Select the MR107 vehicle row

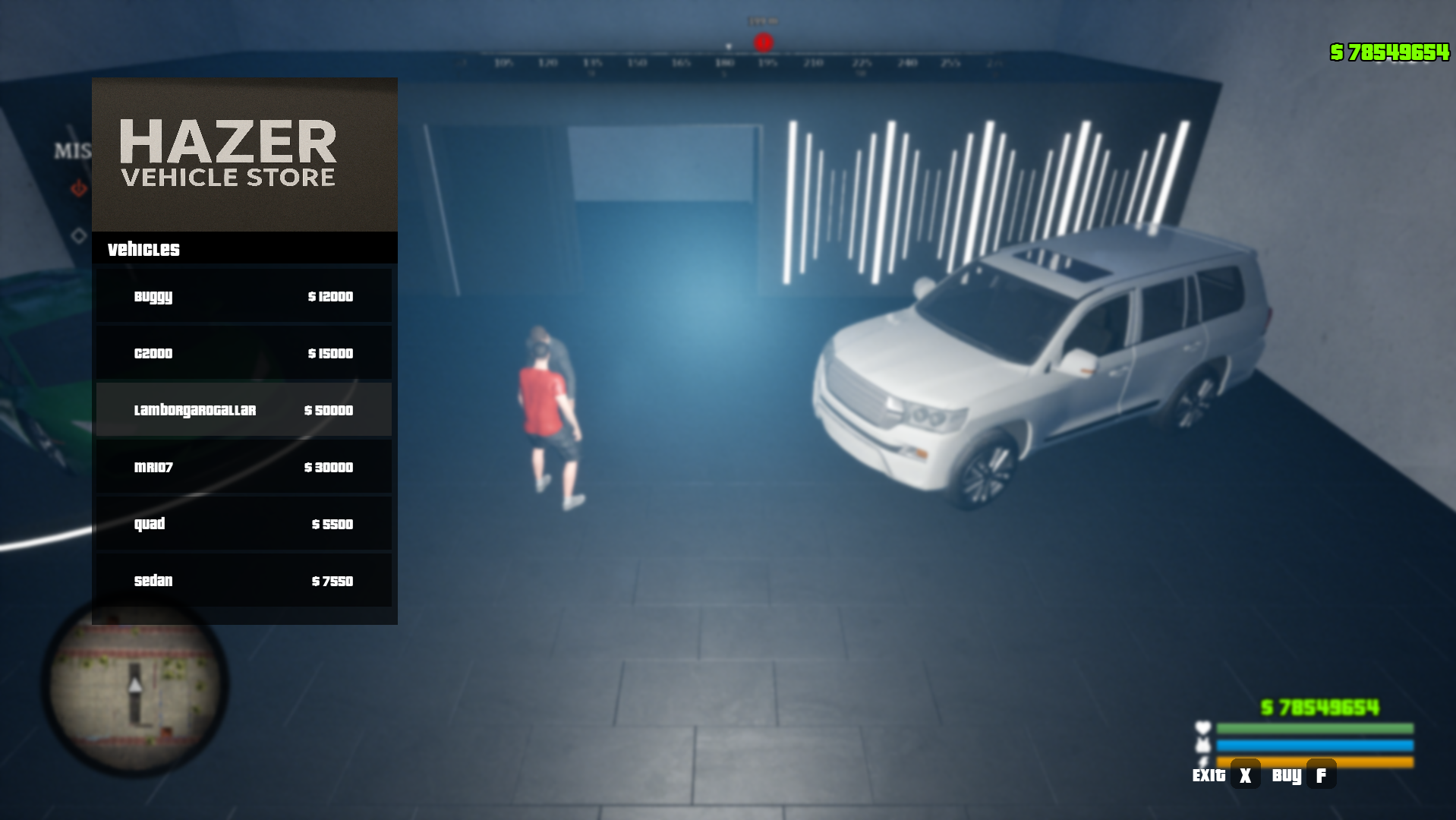[x=244, y=467]
